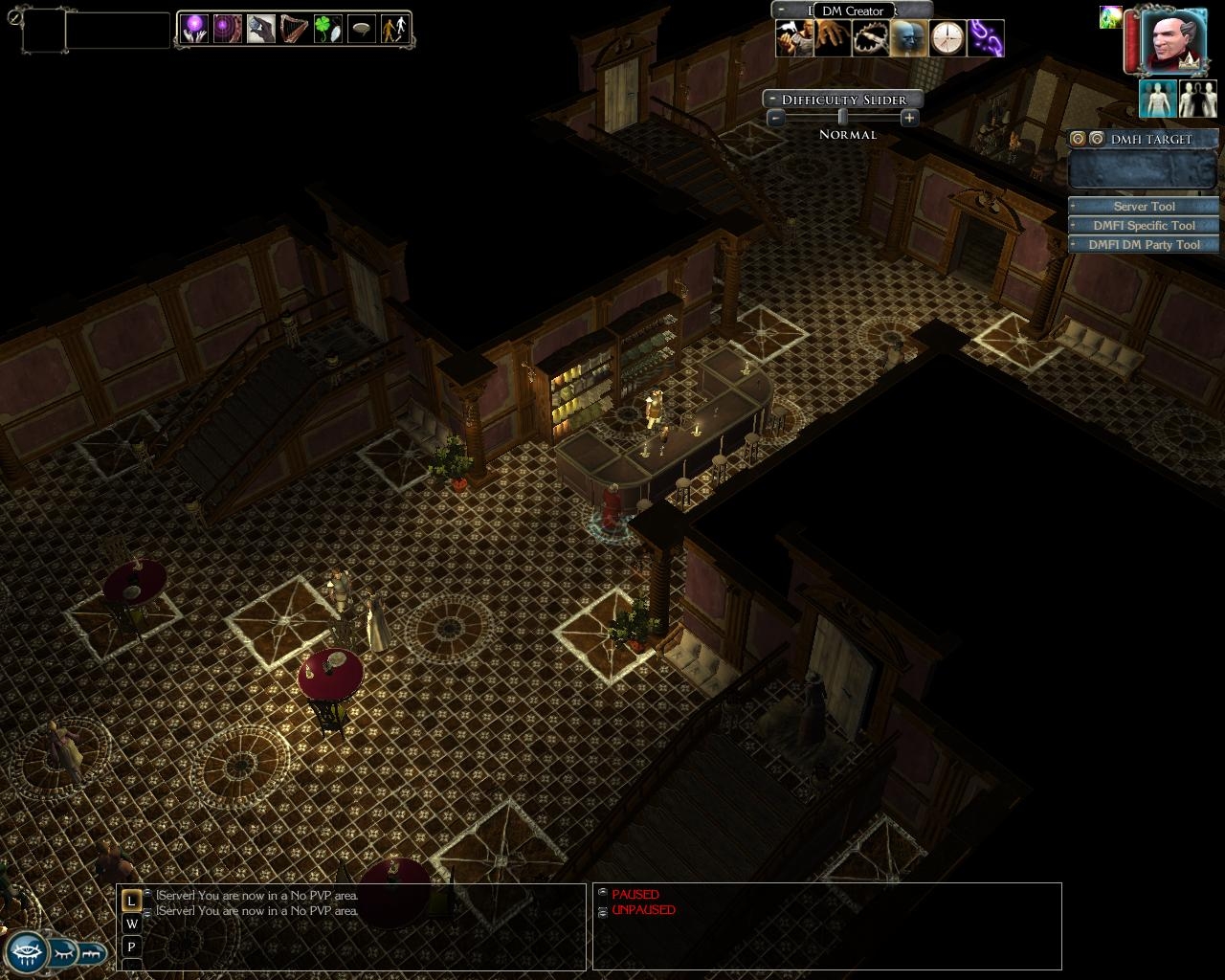Select the single figure mode icon under portrait

1157,100
